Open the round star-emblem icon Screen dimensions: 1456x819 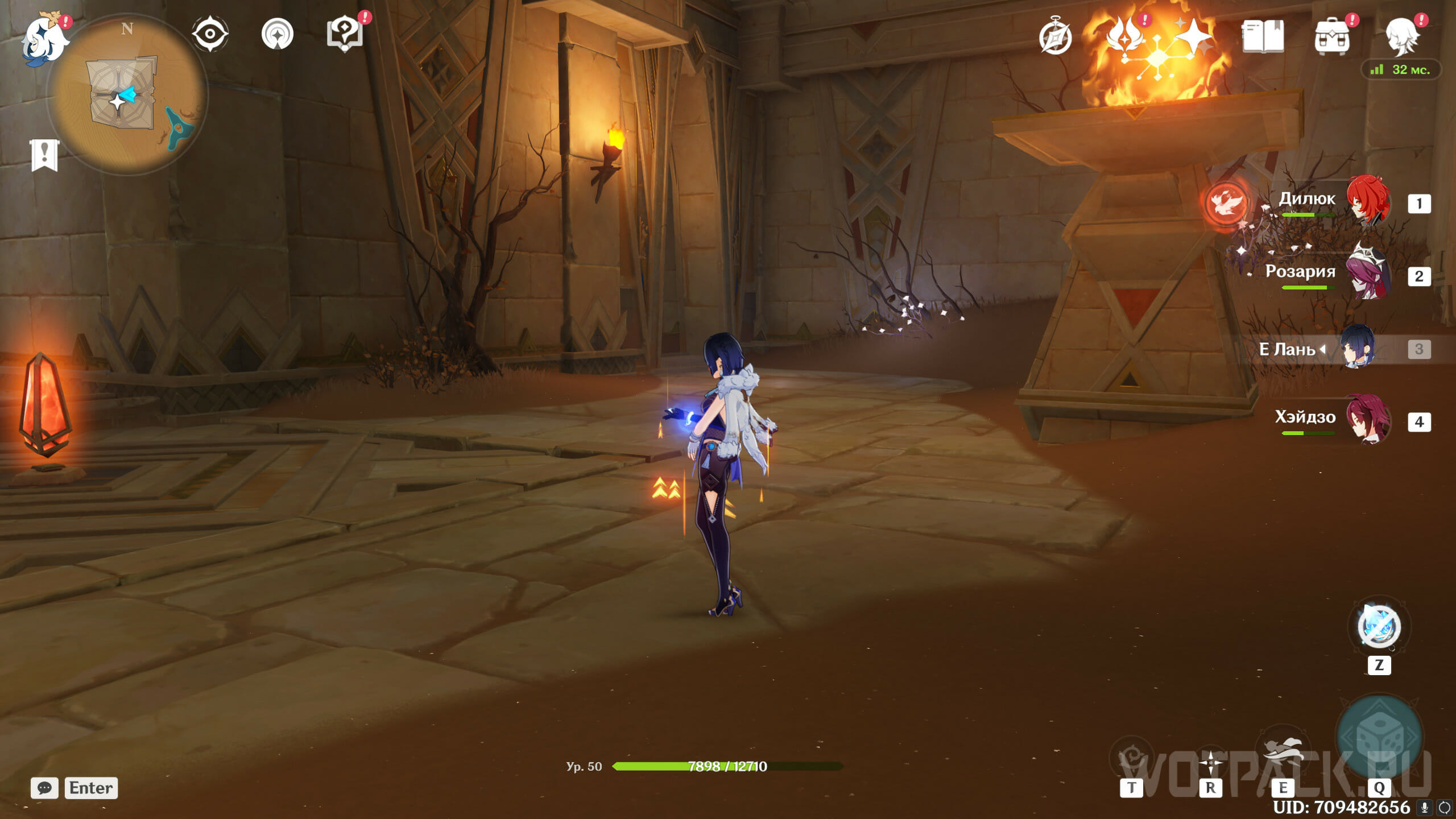point(278,34)
